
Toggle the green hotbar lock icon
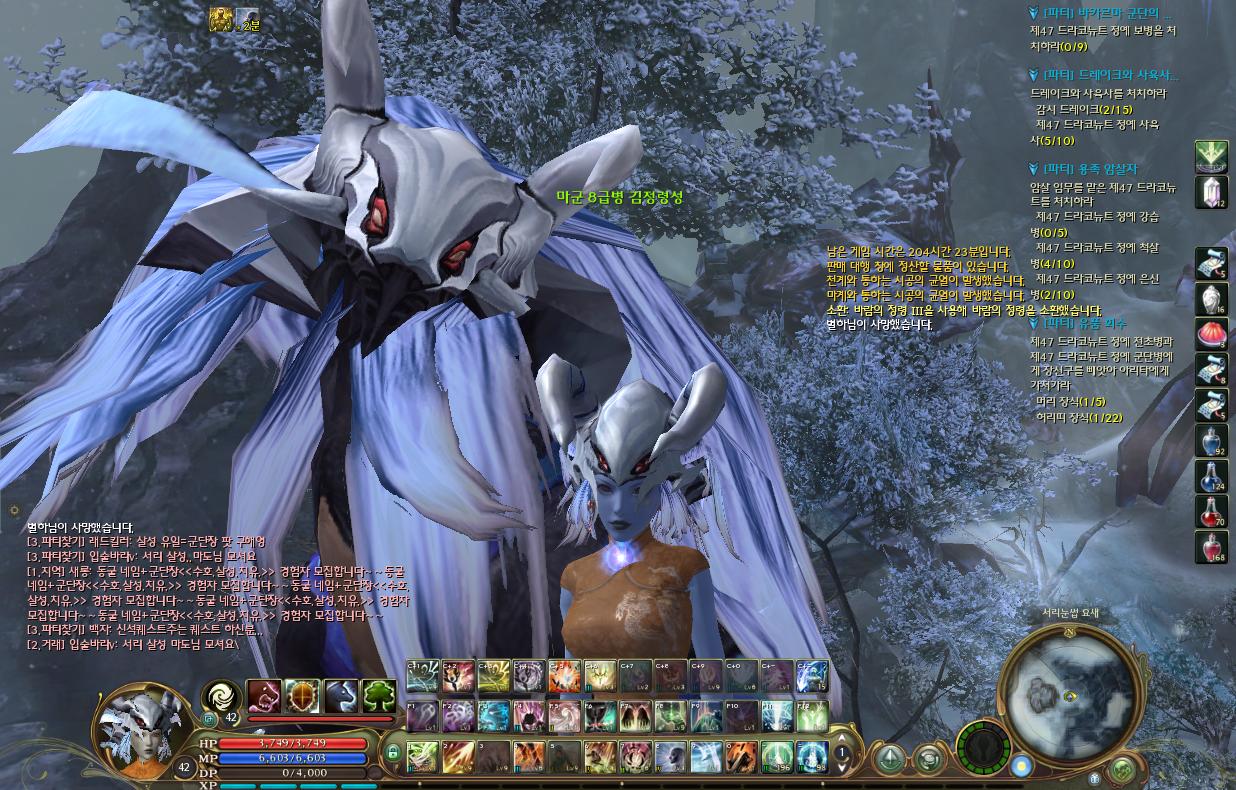tap(393, 752)
